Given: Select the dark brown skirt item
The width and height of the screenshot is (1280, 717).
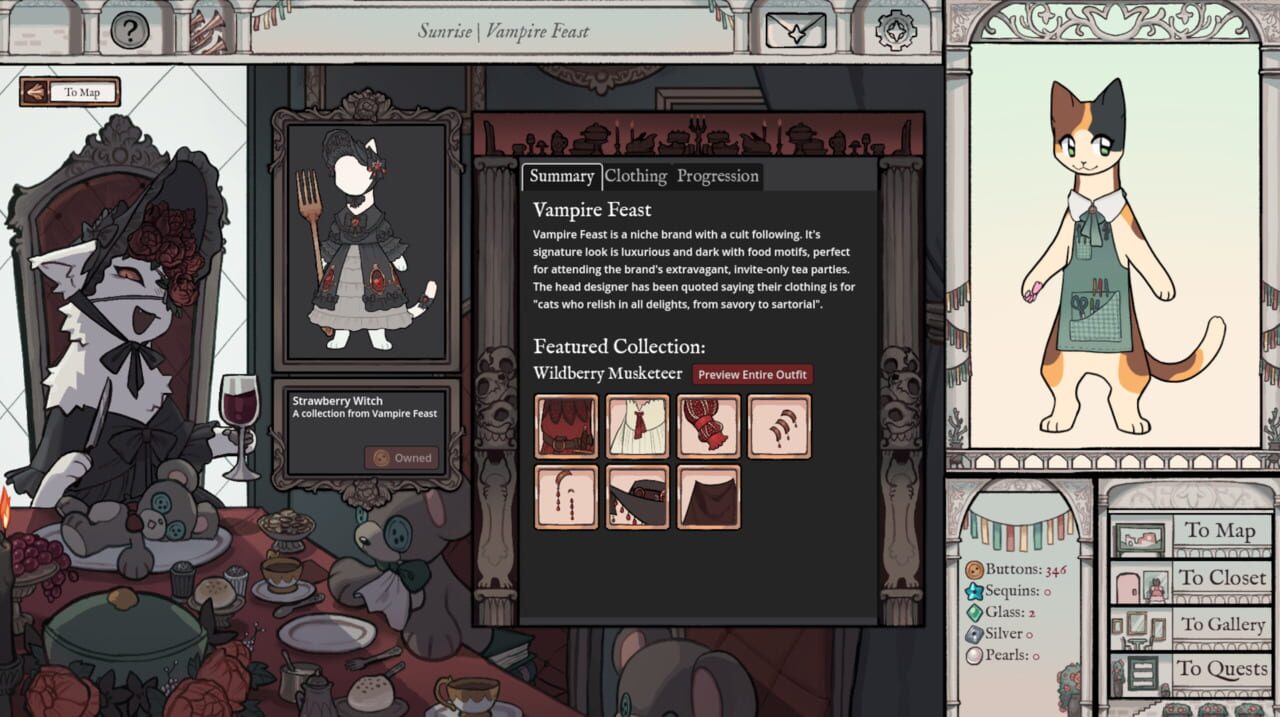Looking at the screenshot, I should click(709, 497).
